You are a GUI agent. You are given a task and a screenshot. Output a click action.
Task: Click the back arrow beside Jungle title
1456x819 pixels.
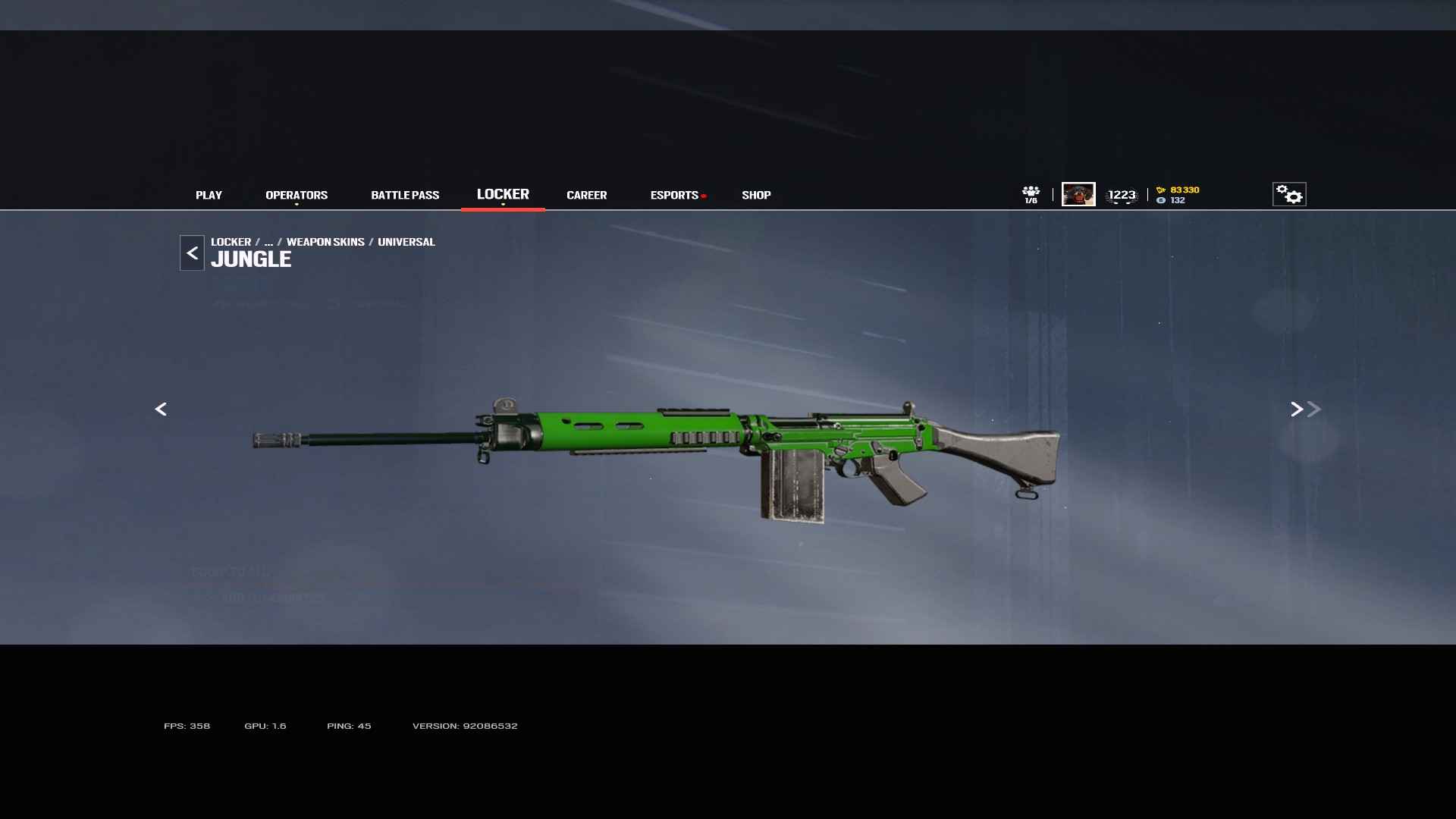tap(192, 253)
